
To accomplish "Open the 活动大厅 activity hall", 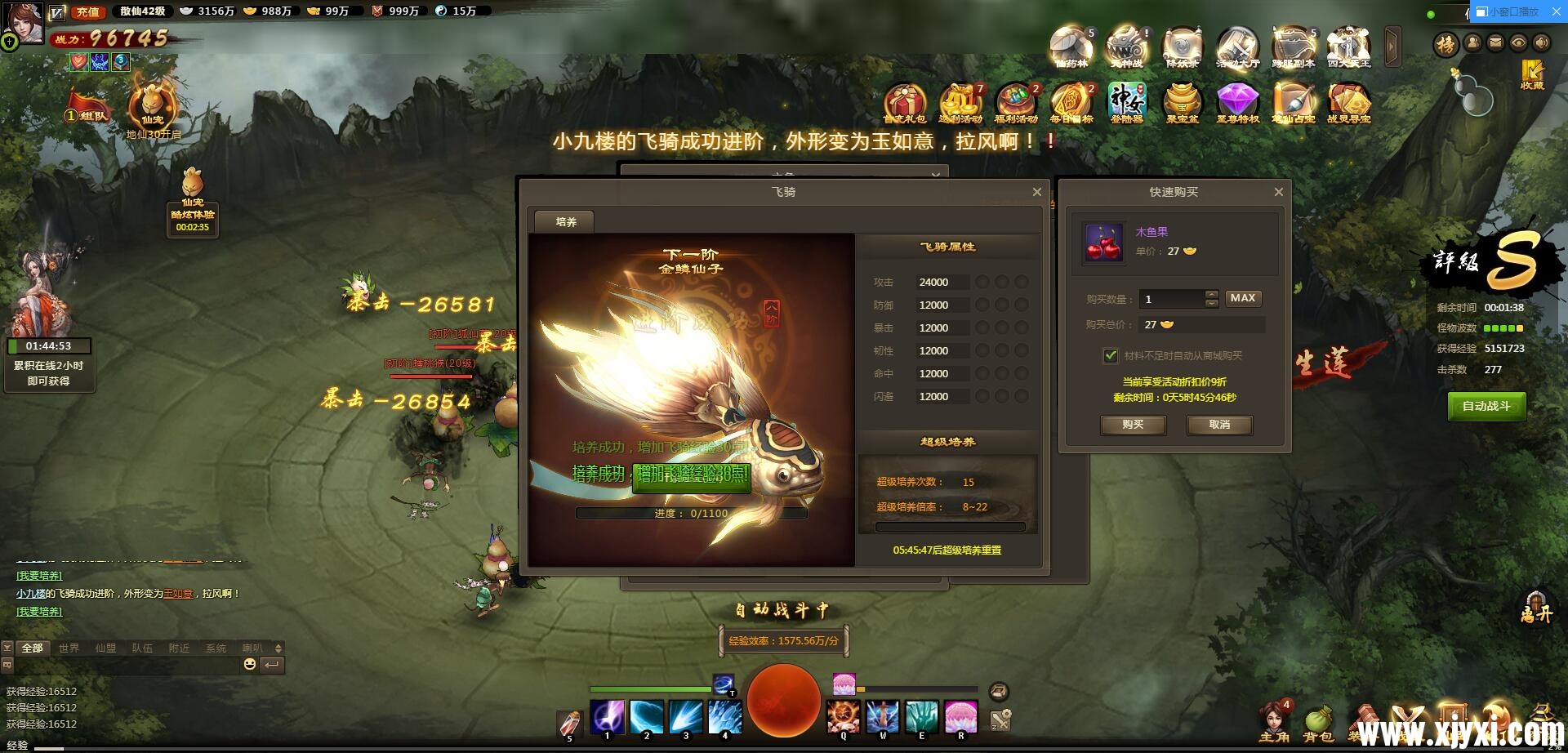I will (x=1237, y=47).
